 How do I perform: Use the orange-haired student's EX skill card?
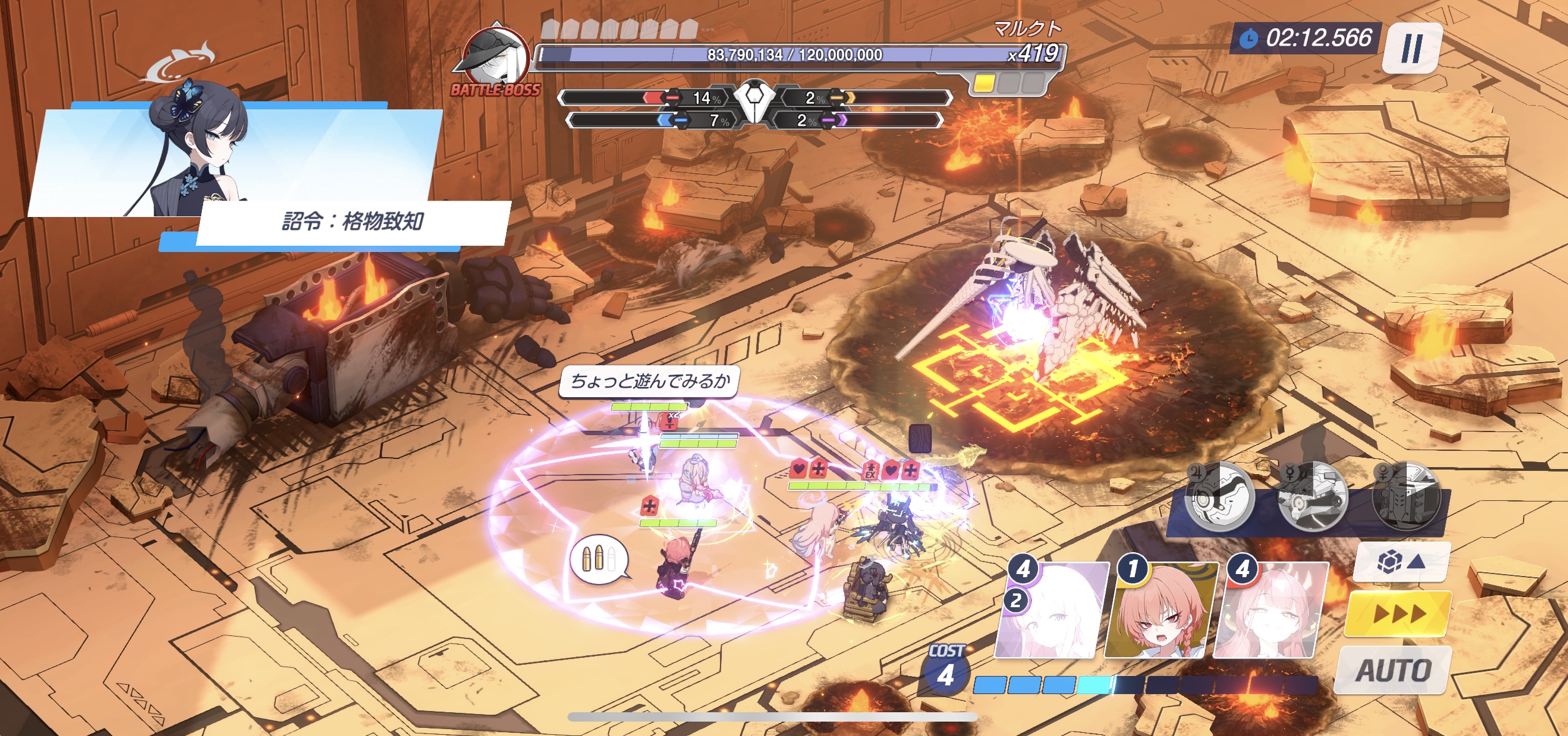point(1161,611)
